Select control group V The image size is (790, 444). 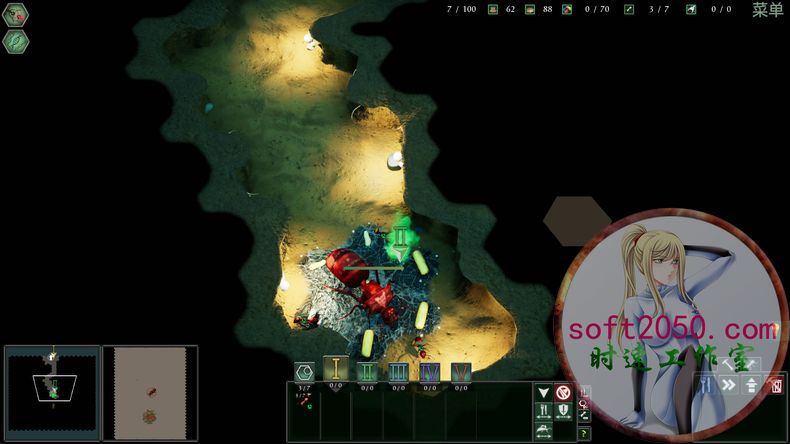click(461, 373)
